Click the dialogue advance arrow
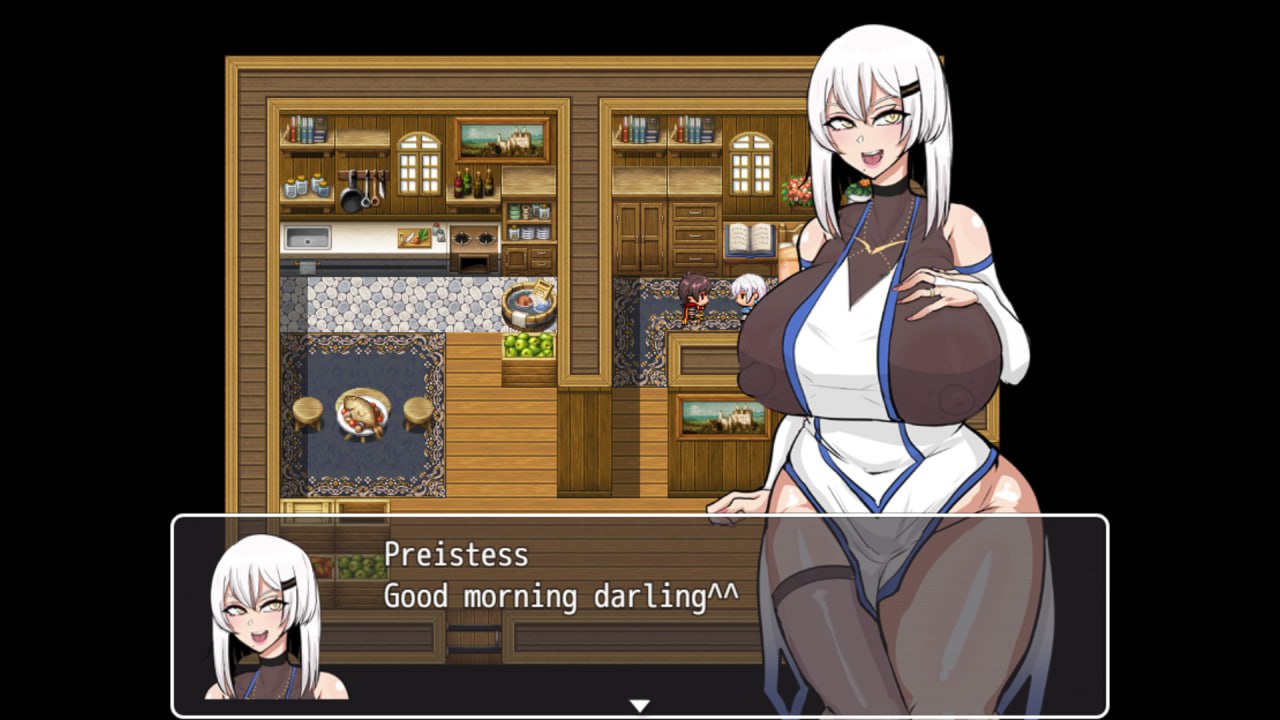Screen dimensions: 1280x720 639,703
